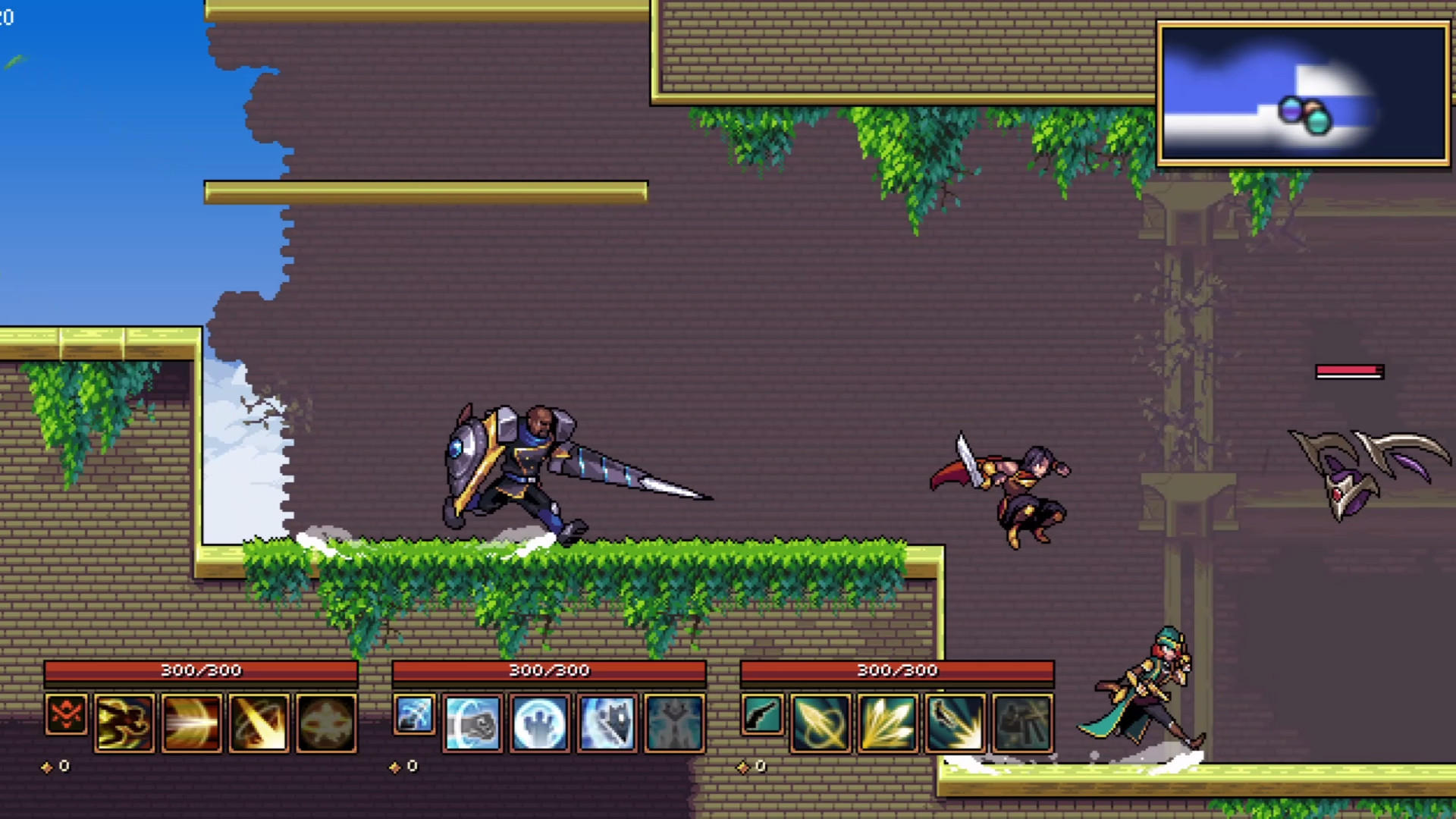Click the minimap in the top-right corner
This screenshot has width=1456, height=819.
click(1301, 93)
